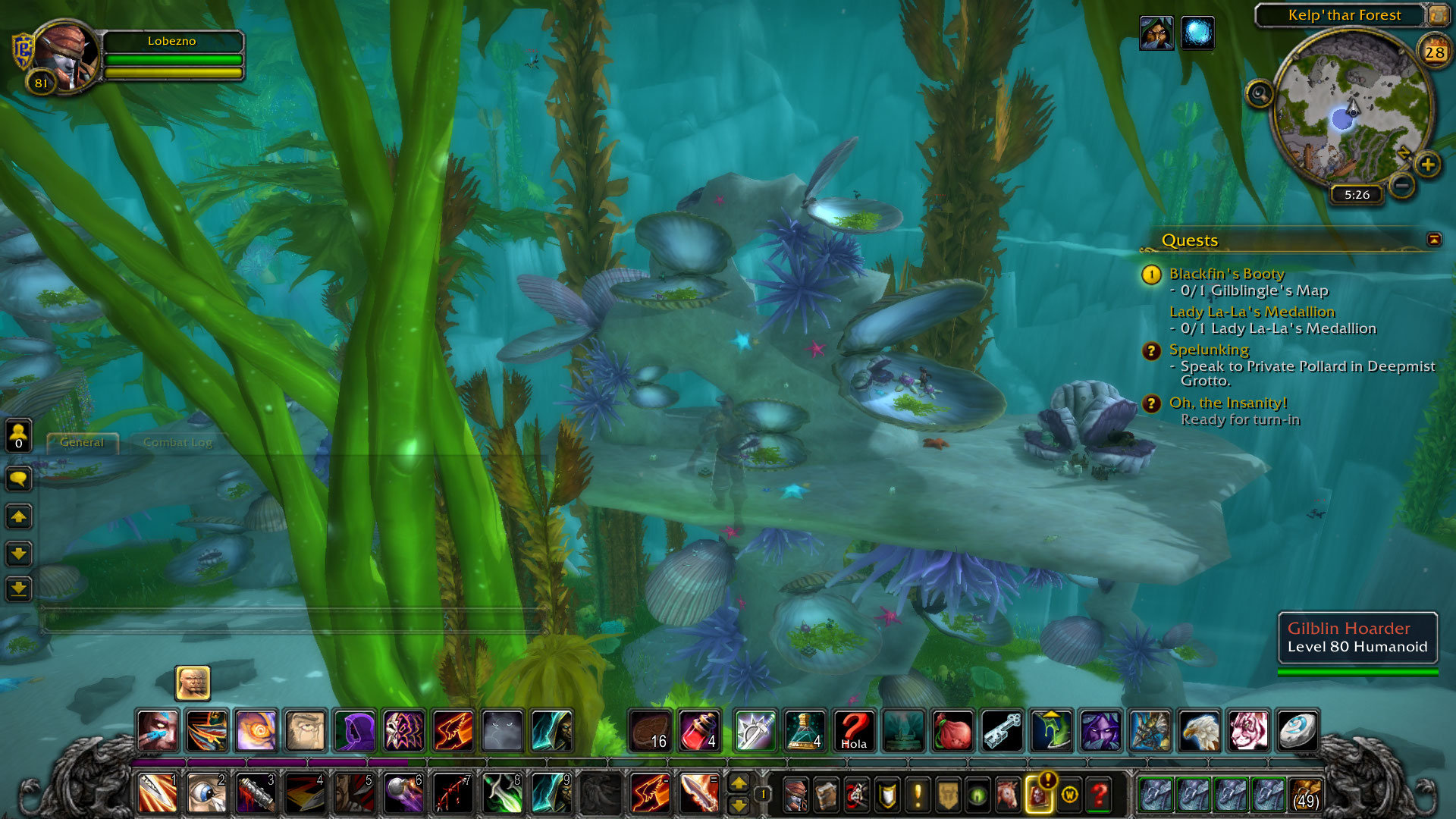
Task: Zoom out on the minimap
Action: 1402,184
